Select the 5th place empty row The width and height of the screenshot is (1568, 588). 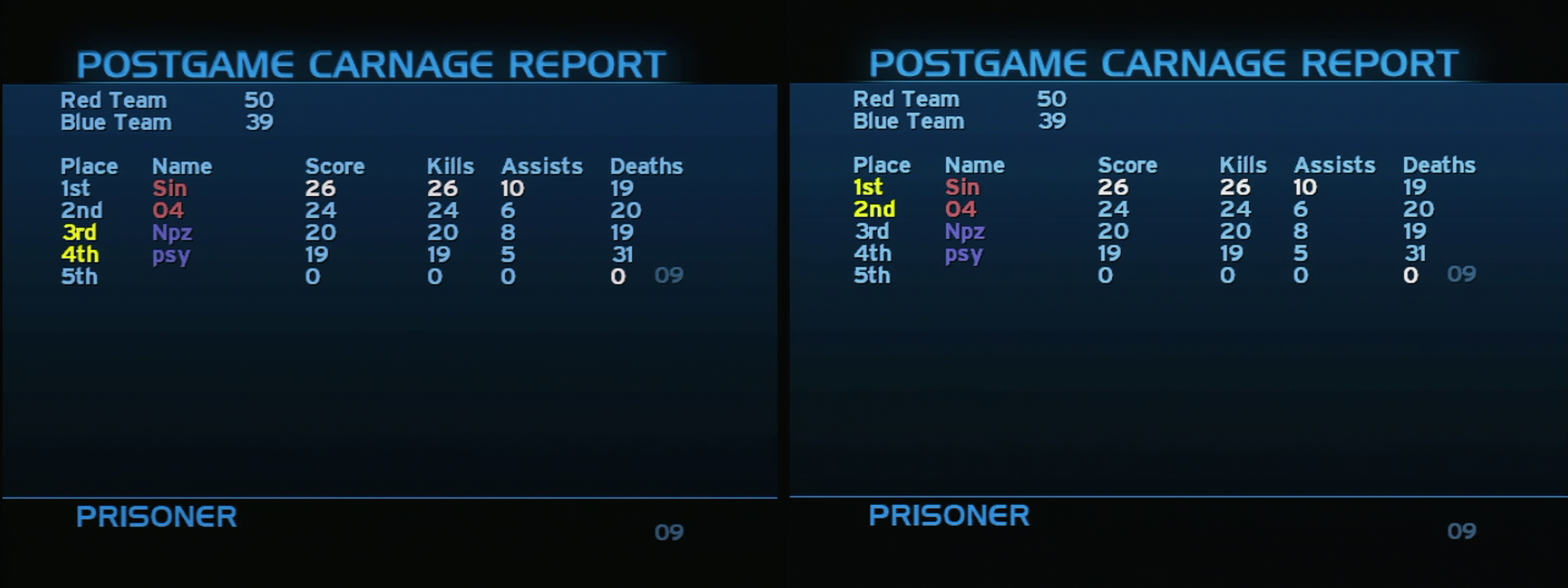(x=78, y=277)
